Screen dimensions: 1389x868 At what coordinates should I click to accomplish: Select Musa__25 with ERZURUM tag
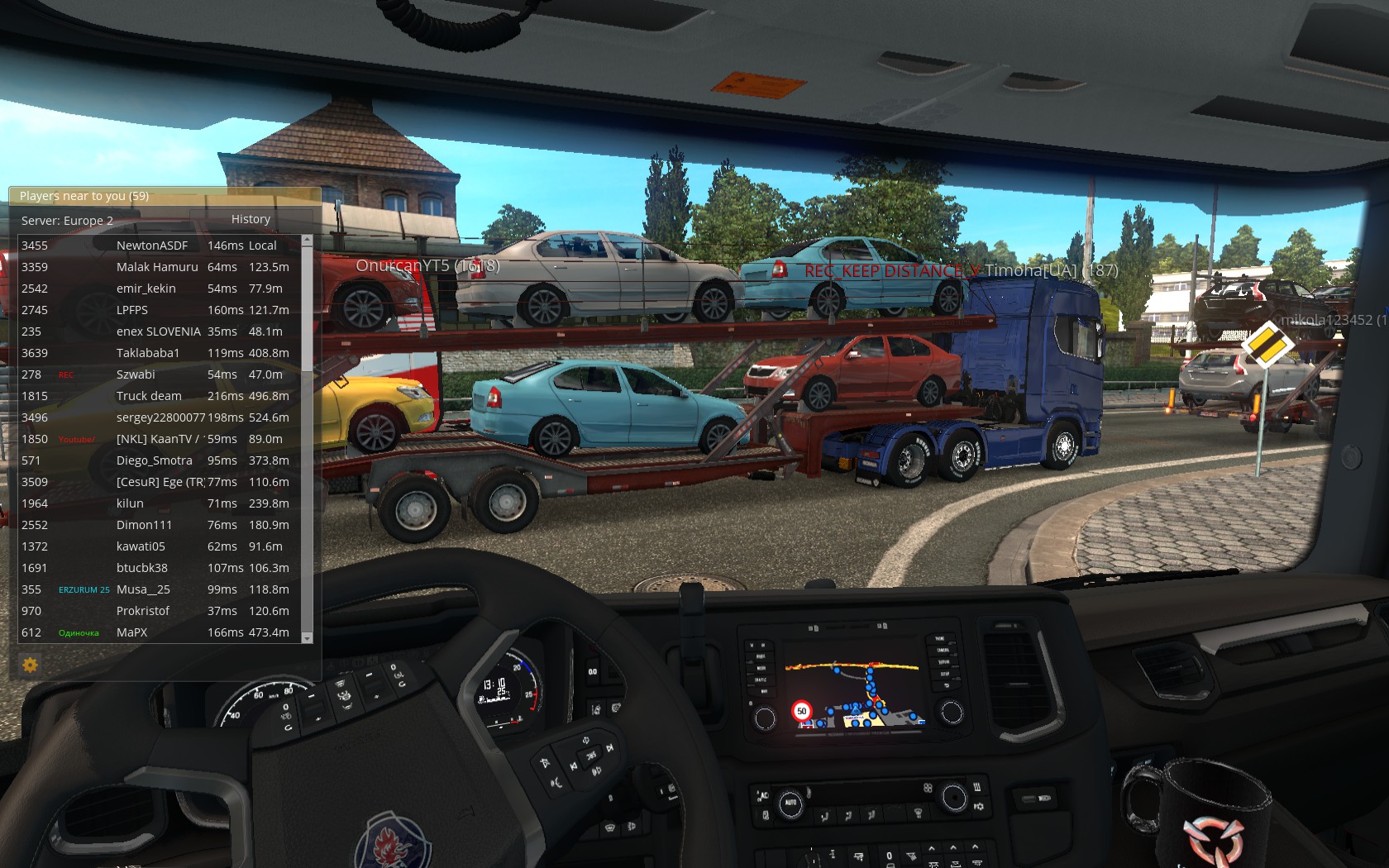(x=143, y=589)
